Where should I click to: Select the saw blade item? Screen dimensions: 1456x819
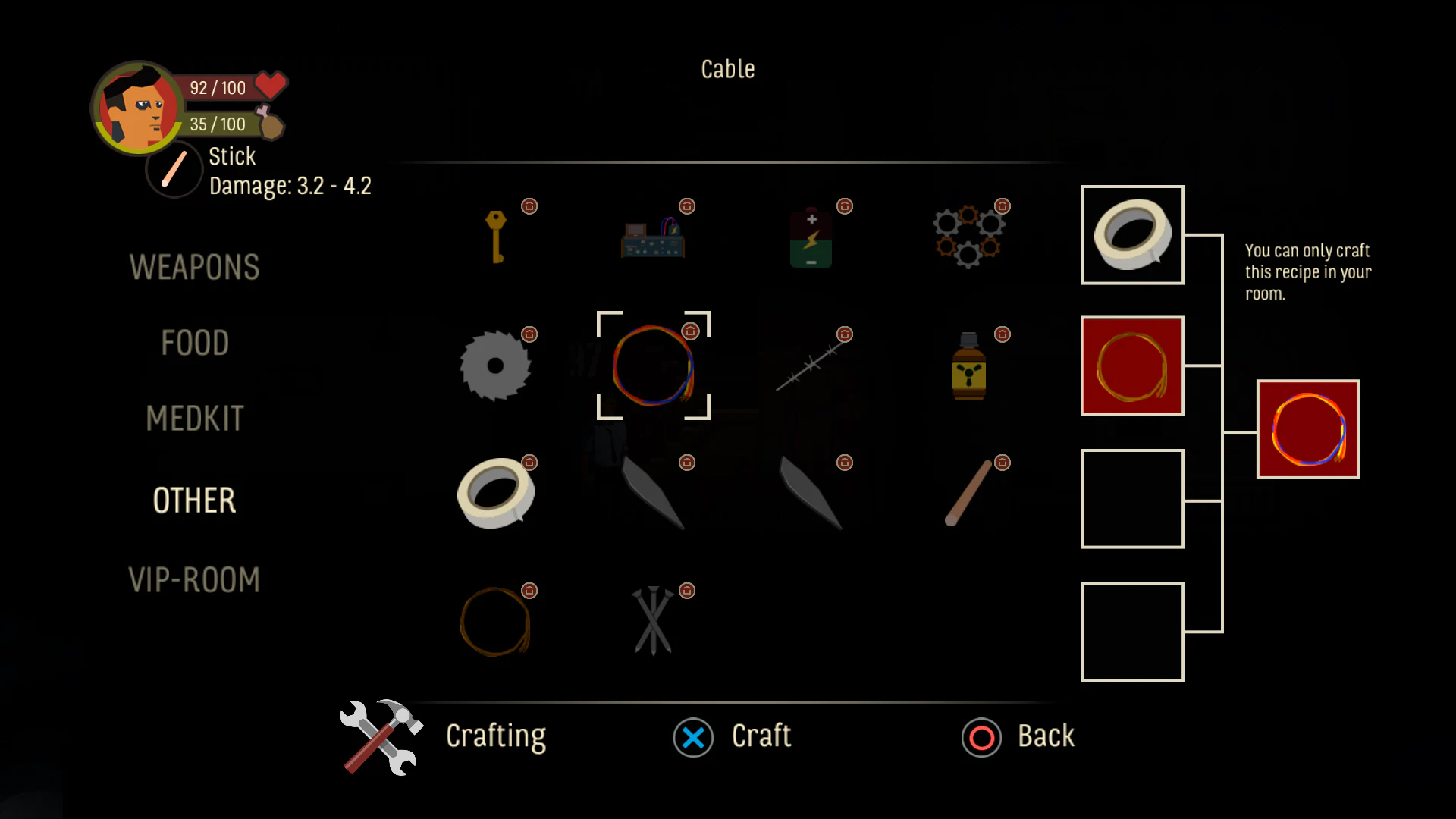(497, 364)
